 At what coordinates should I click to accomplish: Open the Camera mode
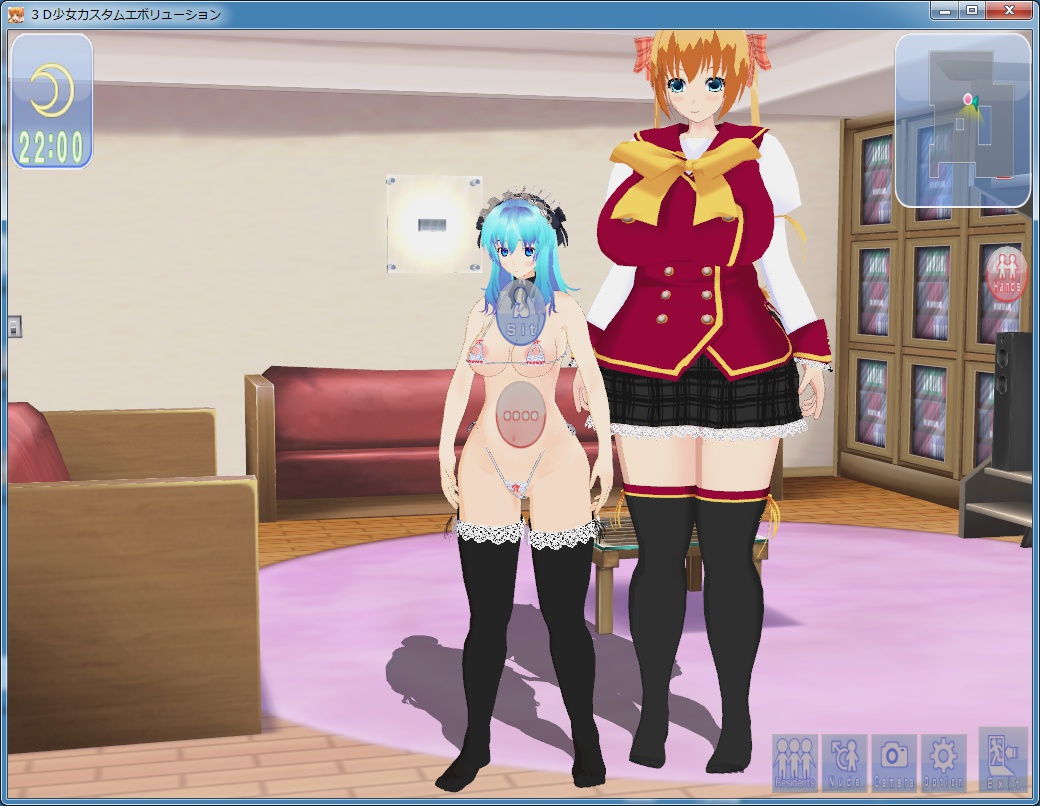click(894, 762)
